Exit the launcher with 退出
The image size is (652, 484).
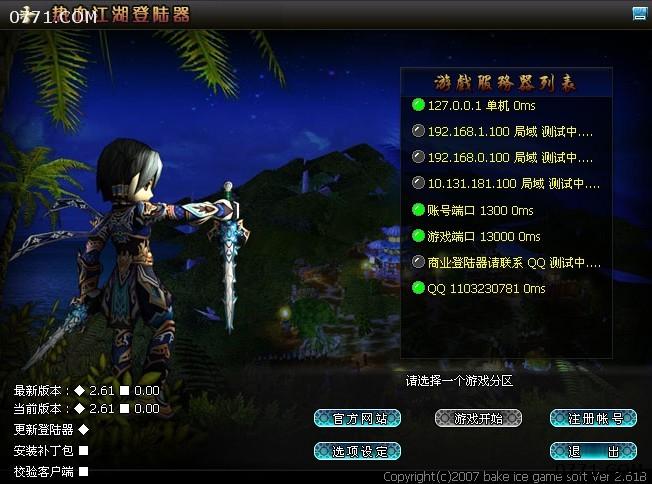[x=594, y=451]
